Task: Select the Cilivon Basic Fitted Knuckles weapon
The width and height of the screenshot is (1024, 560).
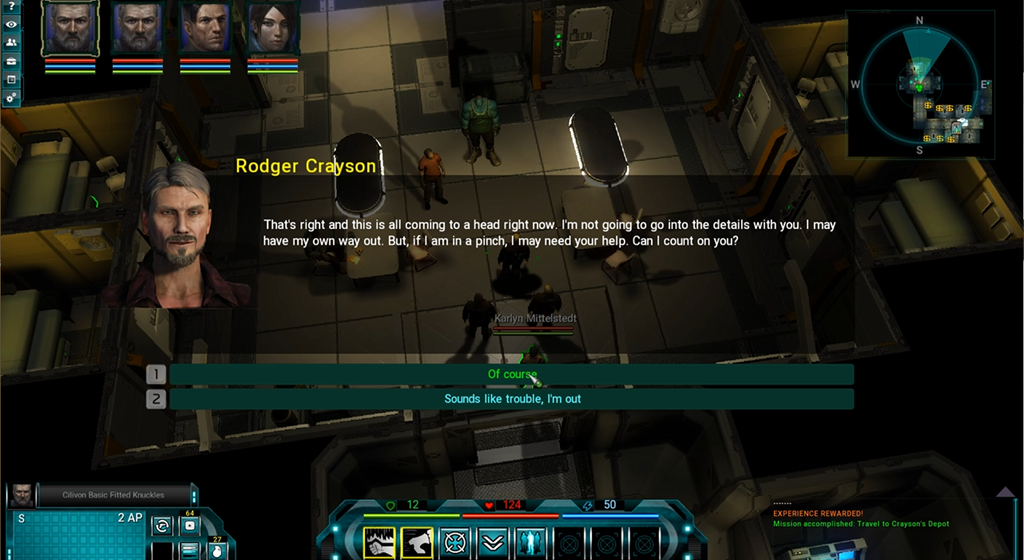Action: coord(112,494)
